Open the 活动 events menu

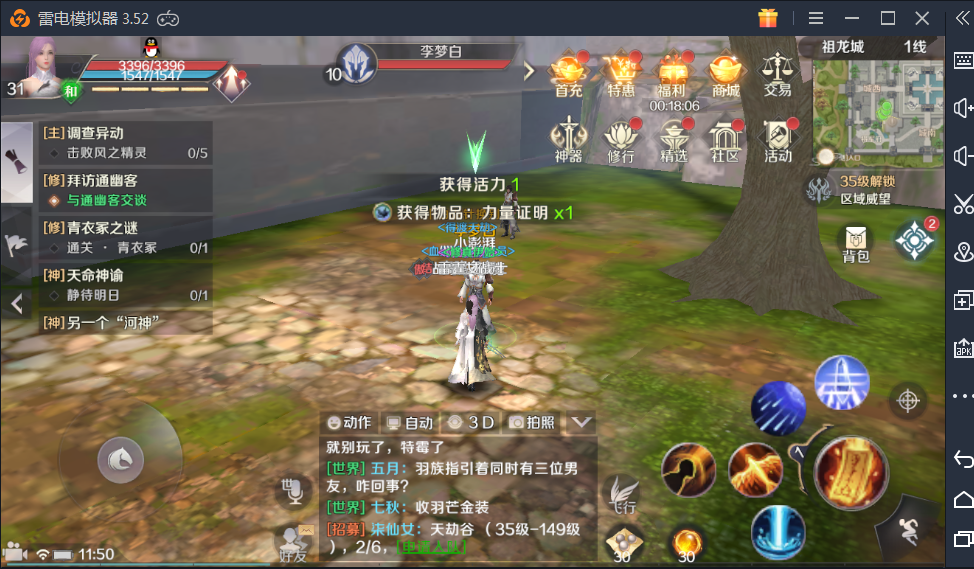point(777,140)
